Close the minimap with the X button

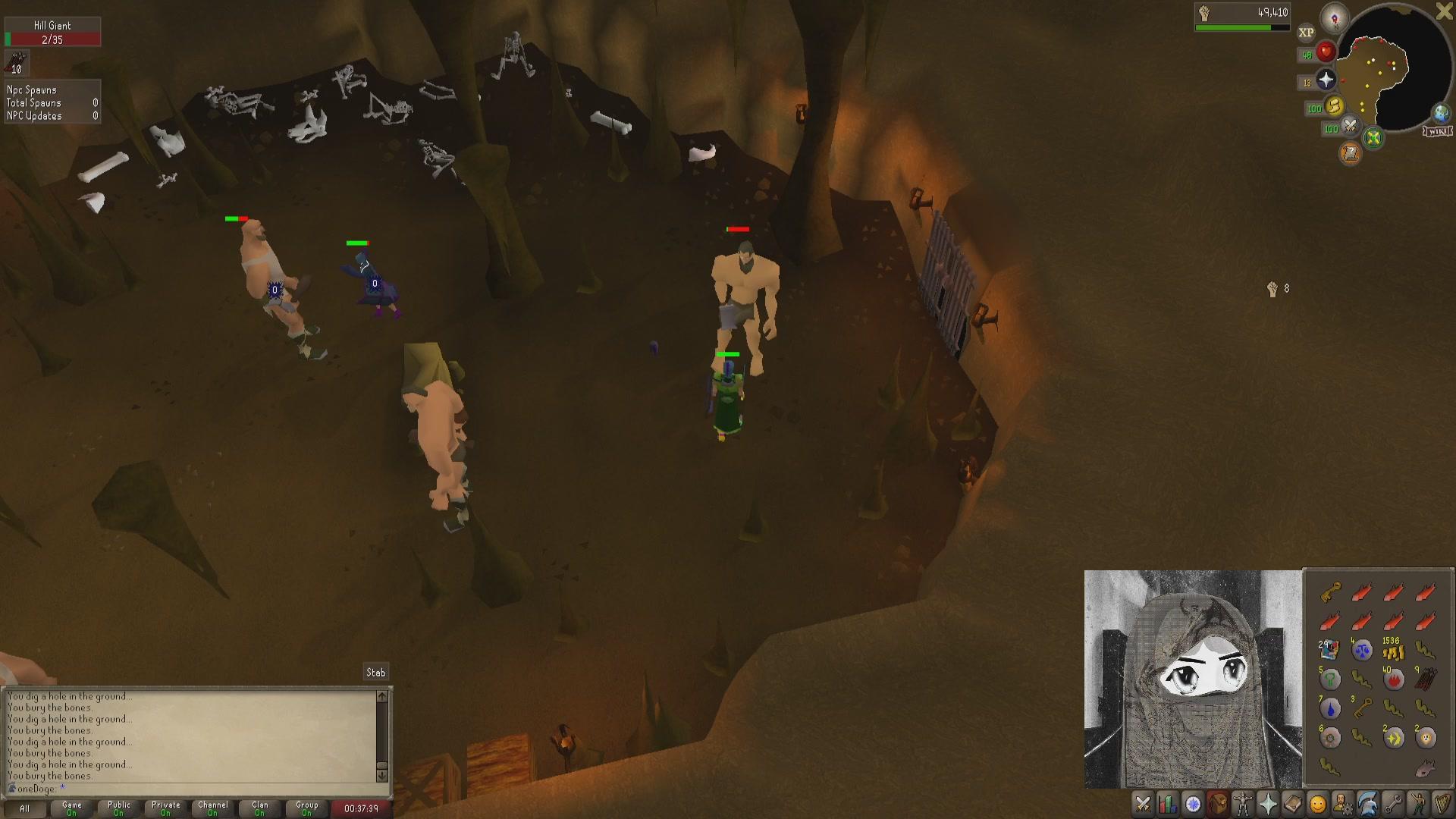1445,11
